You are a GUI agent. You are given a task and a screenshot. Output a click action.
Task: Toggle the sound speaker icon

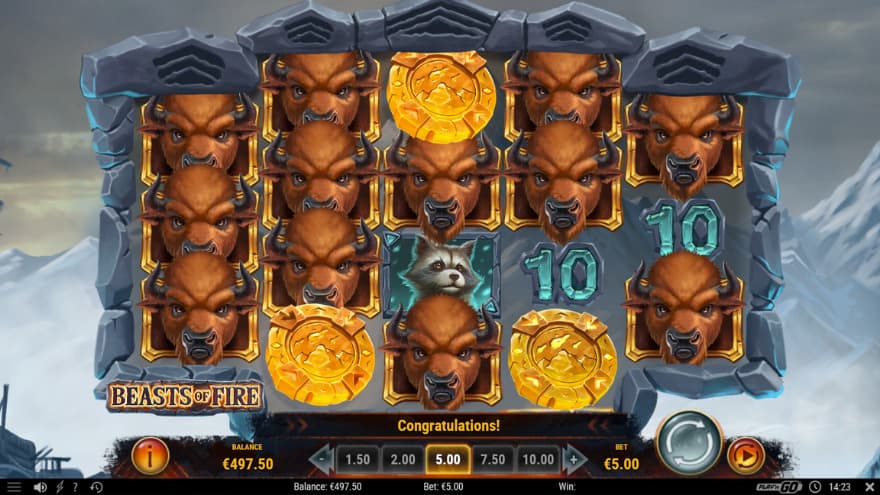pos(40,487)
